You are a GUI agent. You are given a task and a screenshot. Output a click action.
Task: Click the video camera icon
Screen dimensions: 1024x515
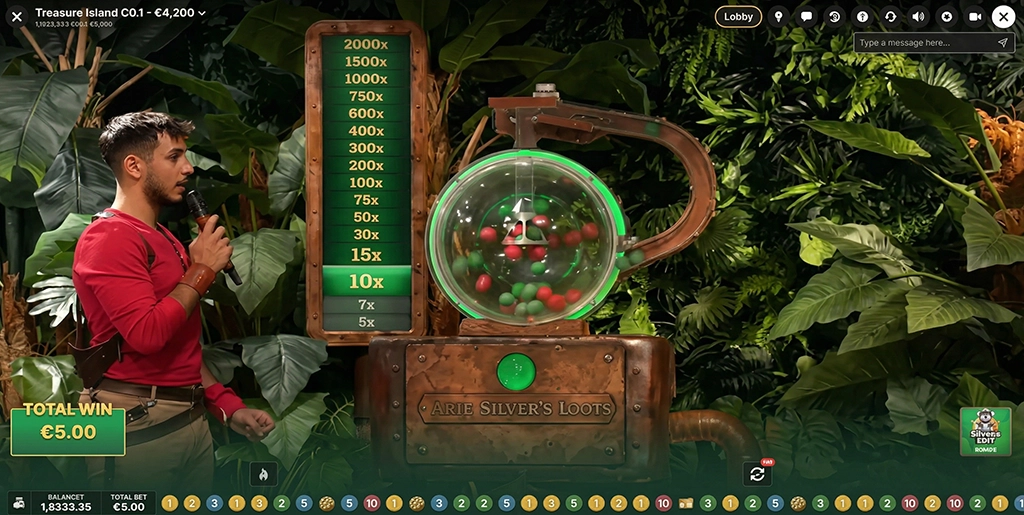pyautogui.click(x=975, y=16)
